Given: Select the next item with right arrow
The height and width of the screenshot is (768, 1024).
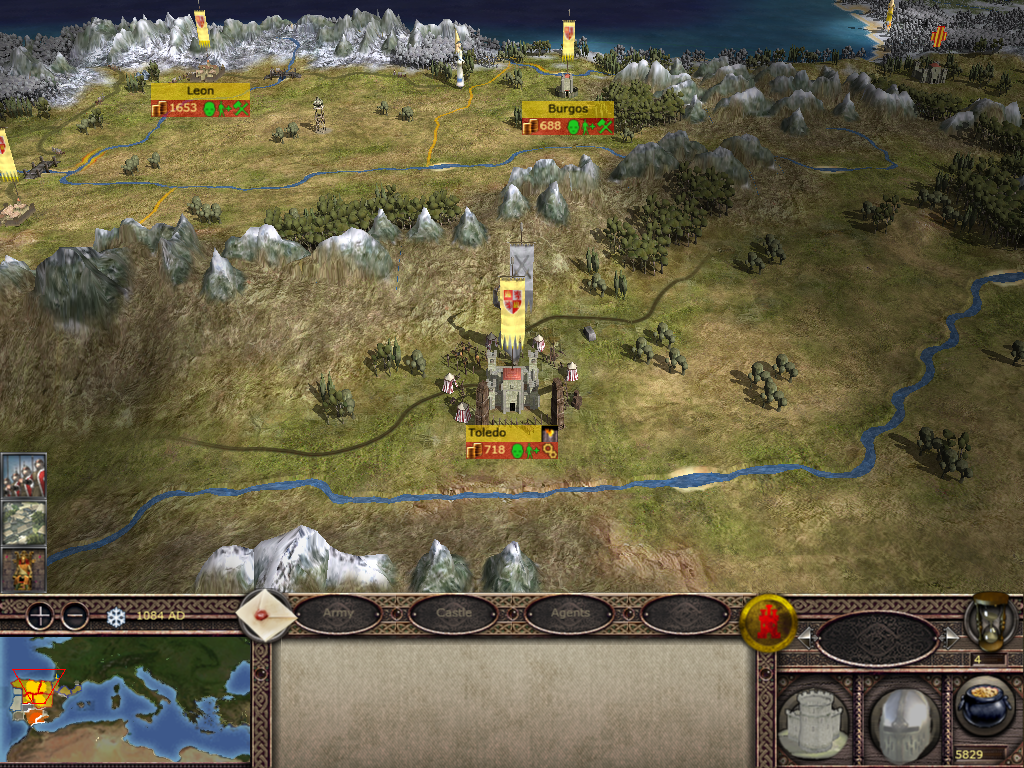Looking at the screenshot, I should click(x=949, y=636).
